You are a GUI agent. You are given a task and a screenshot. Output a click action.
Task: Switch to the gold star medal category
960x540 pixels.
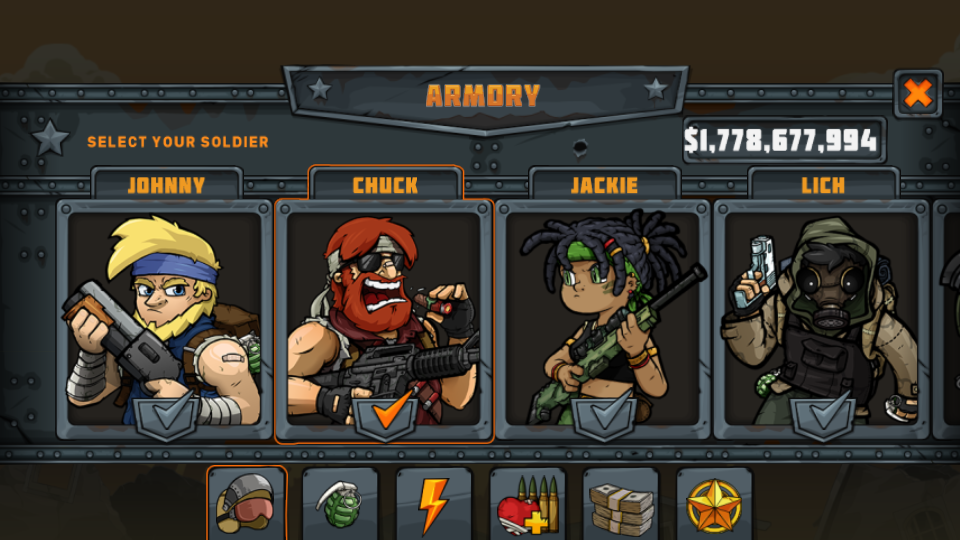coord(714,505)
